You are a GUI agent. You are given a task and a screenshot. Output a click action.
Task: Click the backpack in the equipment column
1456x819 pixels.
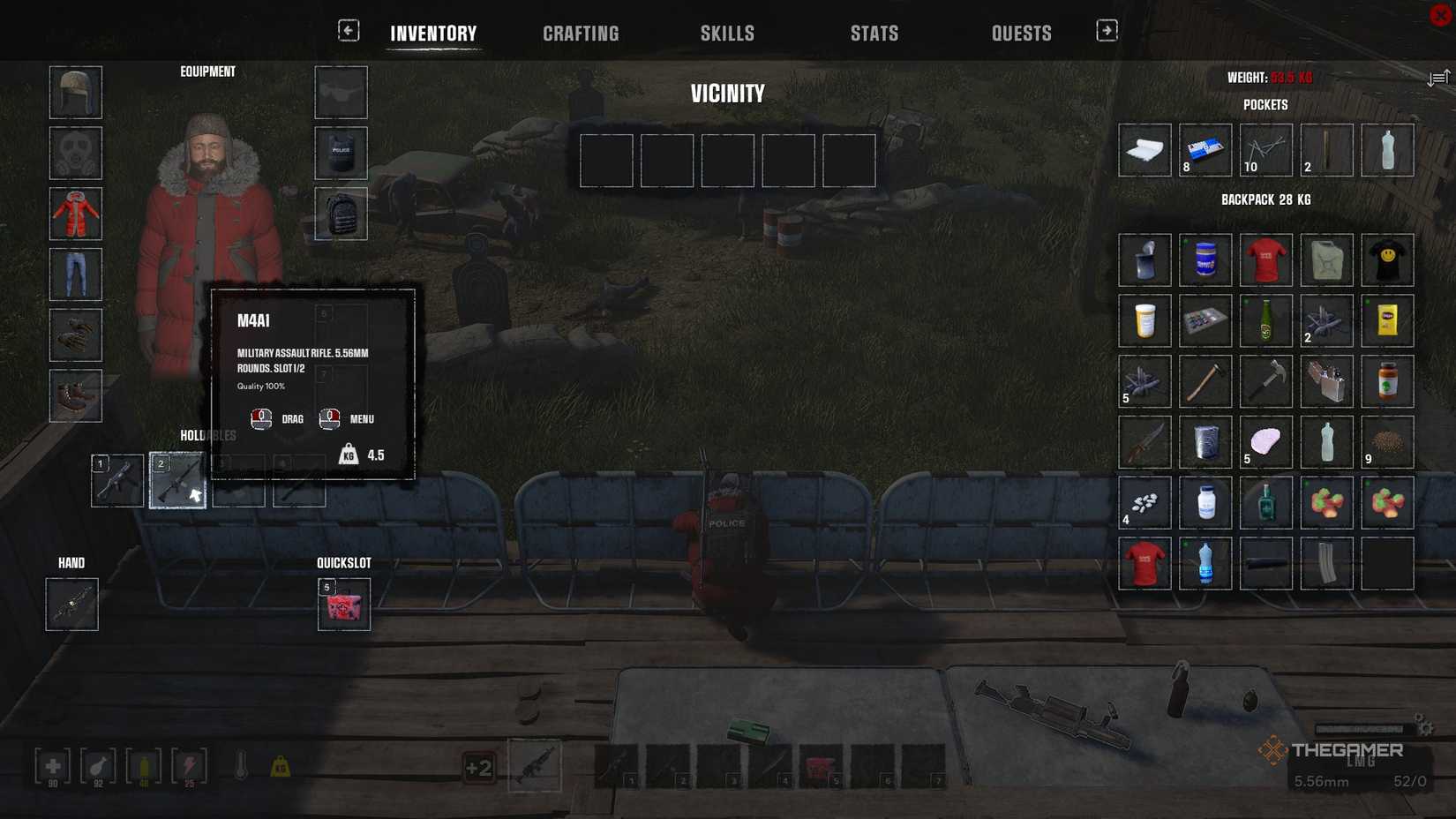point(341,213)
